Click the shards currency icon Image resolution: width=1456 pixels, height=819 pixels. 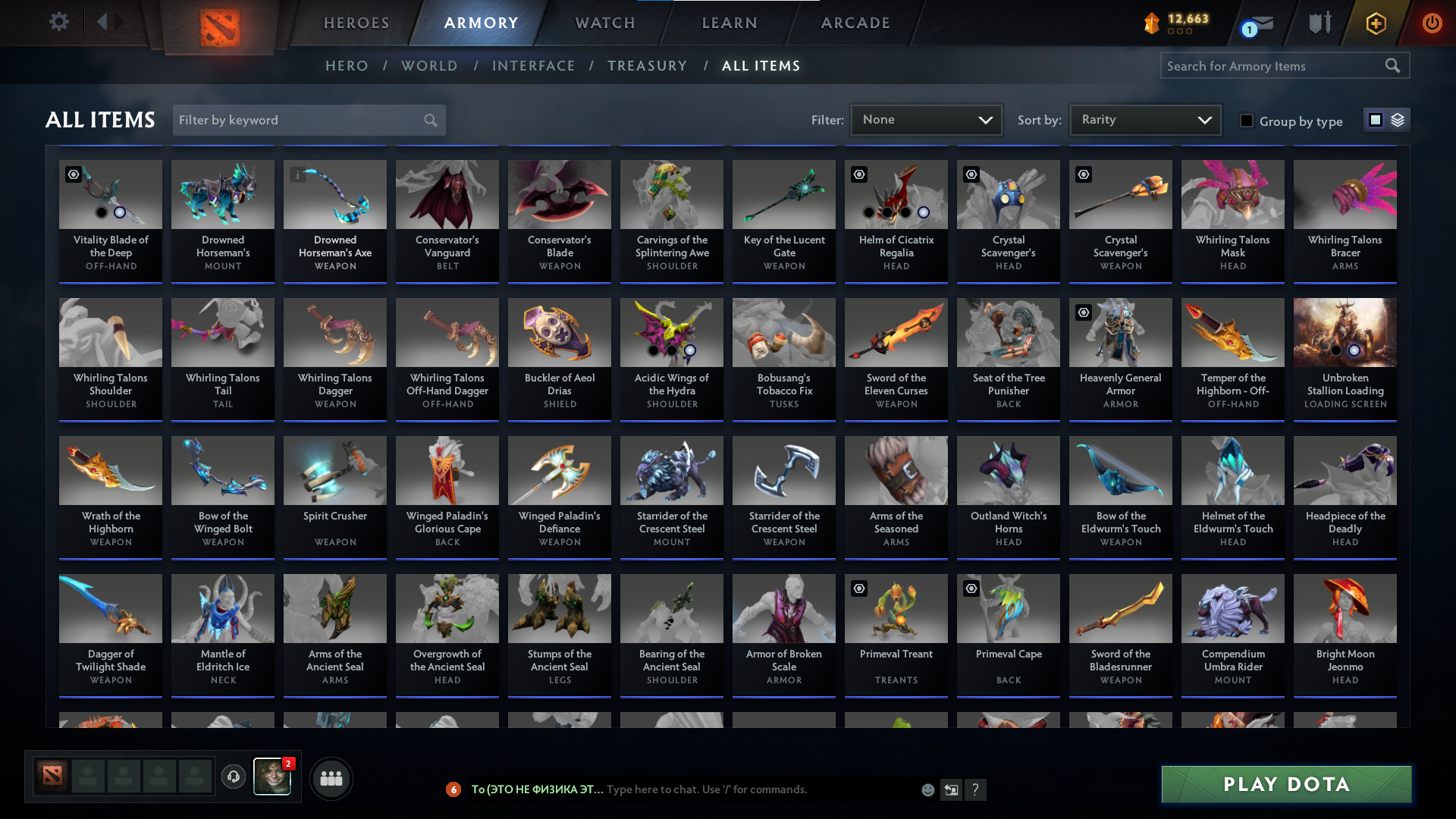pos(1153,24)
